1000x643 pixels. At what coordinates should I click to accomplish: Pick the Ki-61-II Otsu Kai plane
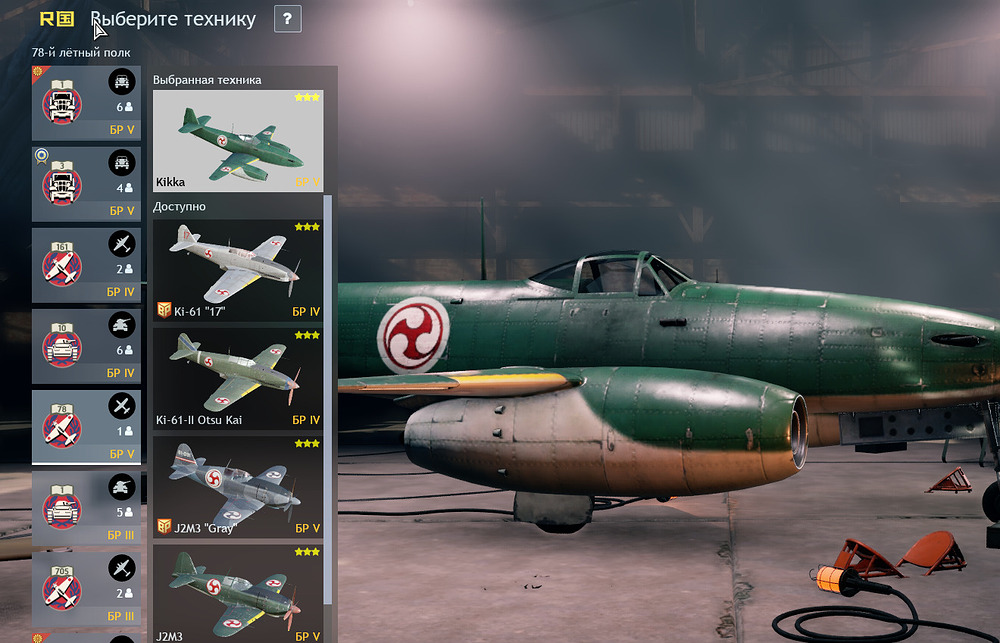click(x=238, y=378)
